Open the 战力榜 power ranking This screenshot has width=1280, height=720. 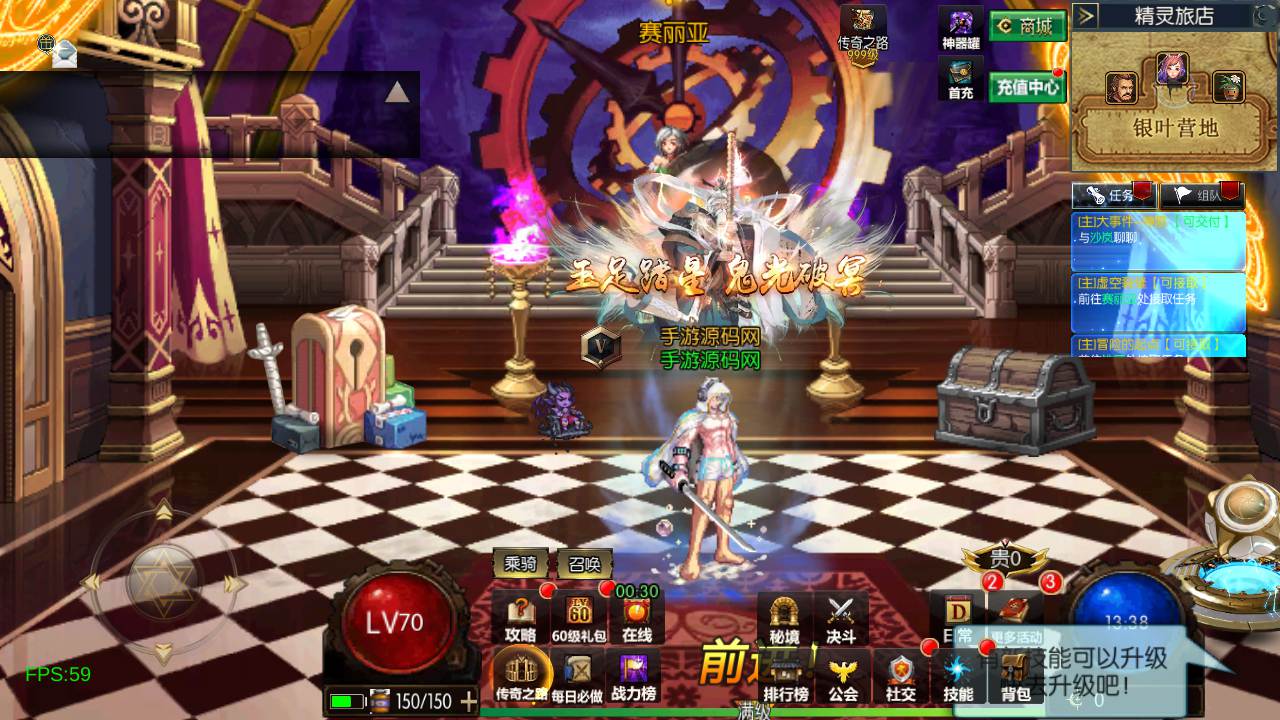click(x=633, y=677)
